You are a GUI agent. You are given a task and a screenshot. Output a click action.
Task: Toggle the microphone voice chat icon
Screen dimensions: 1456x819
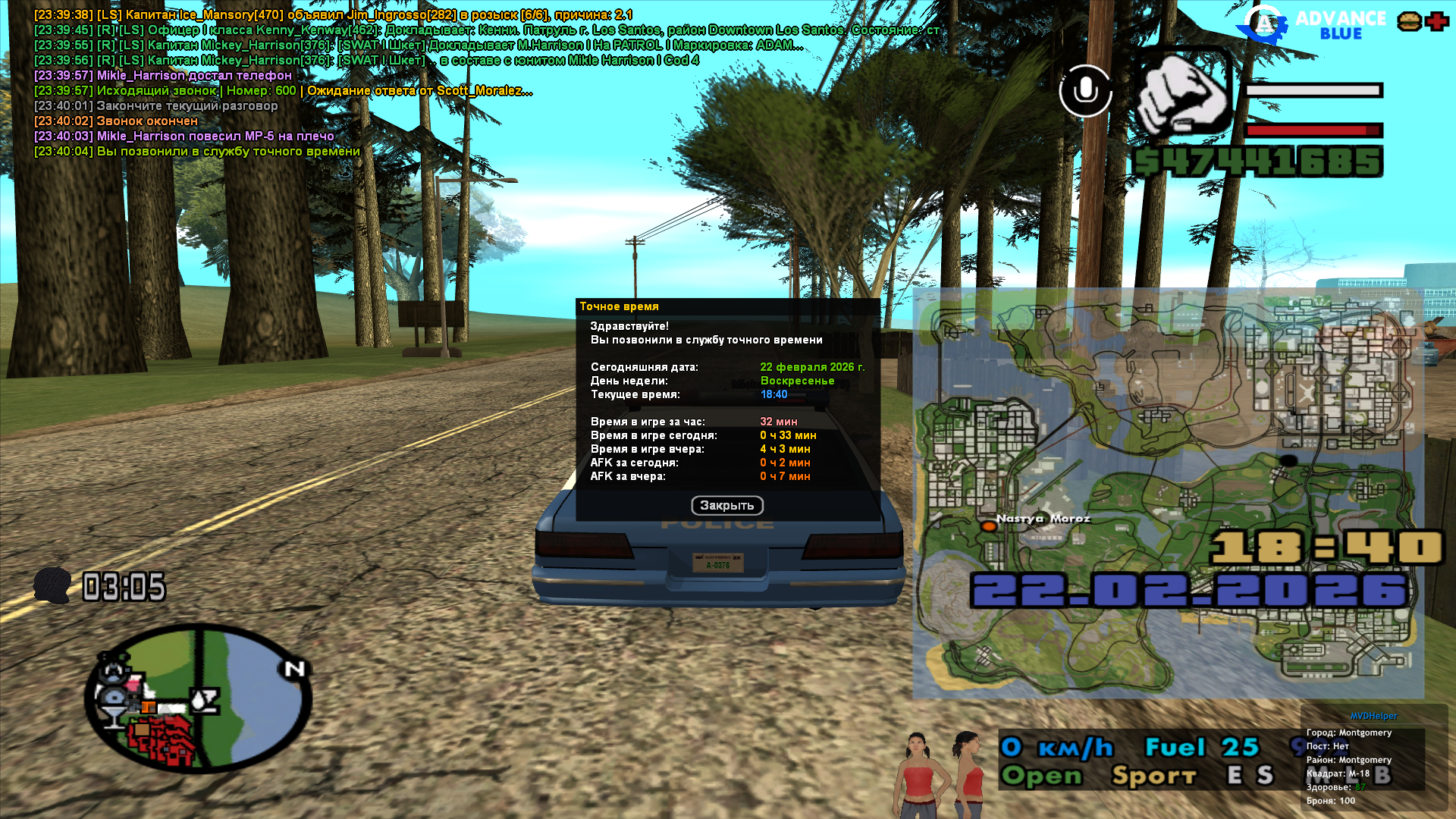pos(1085,91)
